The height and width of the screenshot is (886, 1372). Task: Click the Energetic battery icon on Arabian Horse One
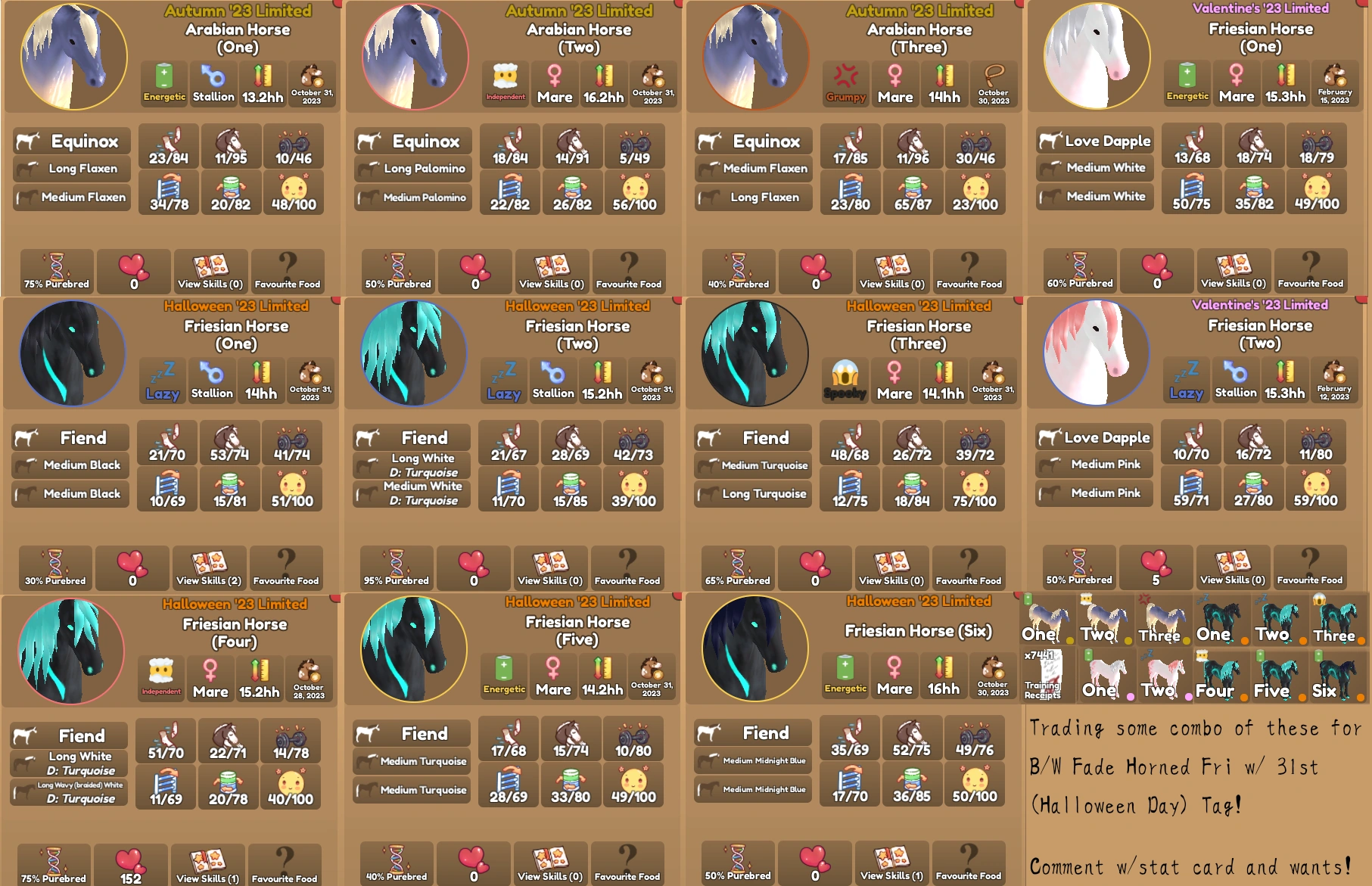click(x=163, y=83)
